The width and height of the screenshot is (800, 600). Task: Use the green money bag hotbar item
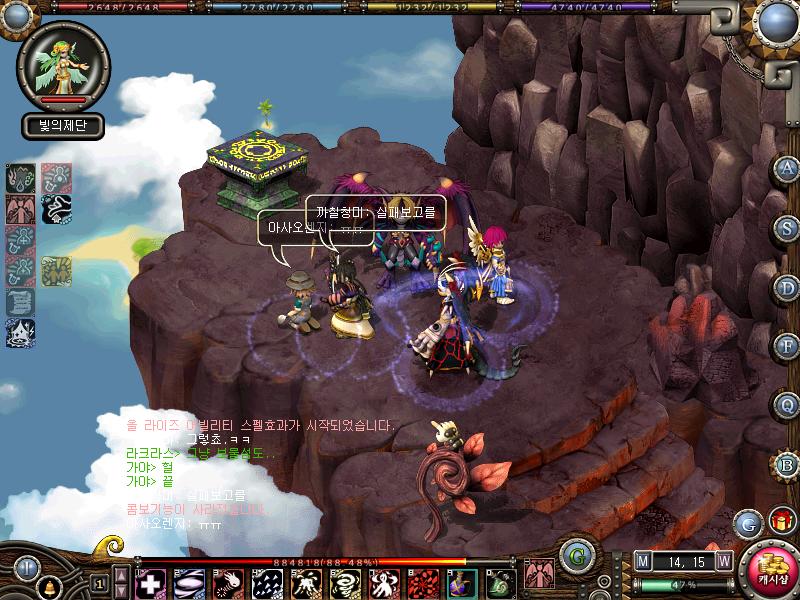[x=498, y=582]
